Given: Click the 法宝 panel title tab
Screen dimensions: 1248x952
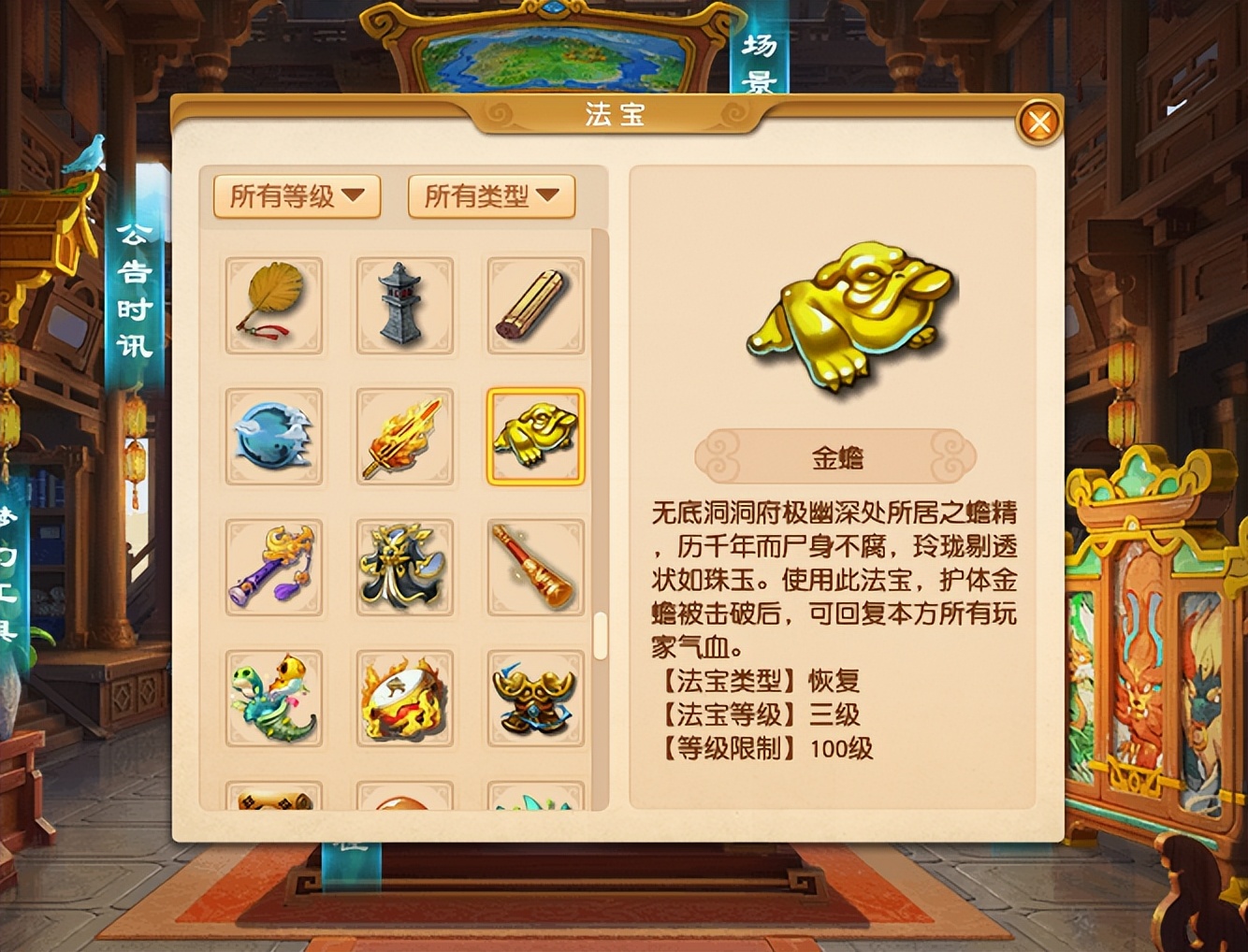Looking at the screenshot, I should [618, 115].
